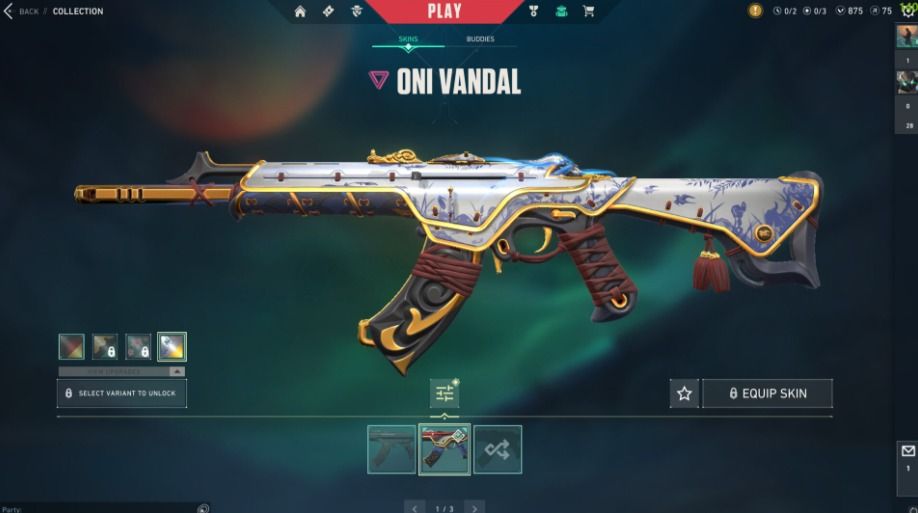The height and width of the screenshot is (513, 918).
Task: Switch to the Buddies tab
Action: 480,40
